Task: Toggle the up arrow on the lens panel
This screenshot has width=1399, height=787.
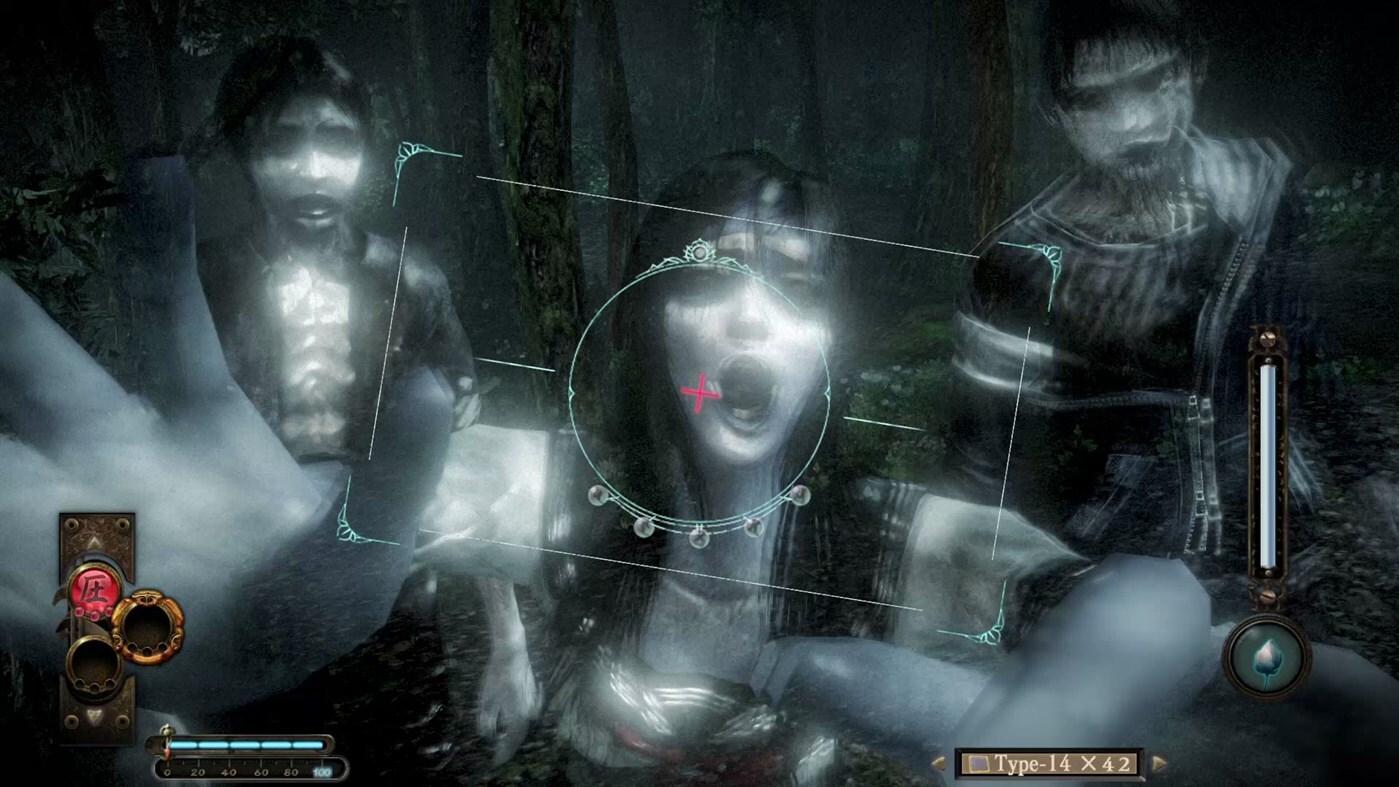Action: pyautogui.click(x=95, y=542)
